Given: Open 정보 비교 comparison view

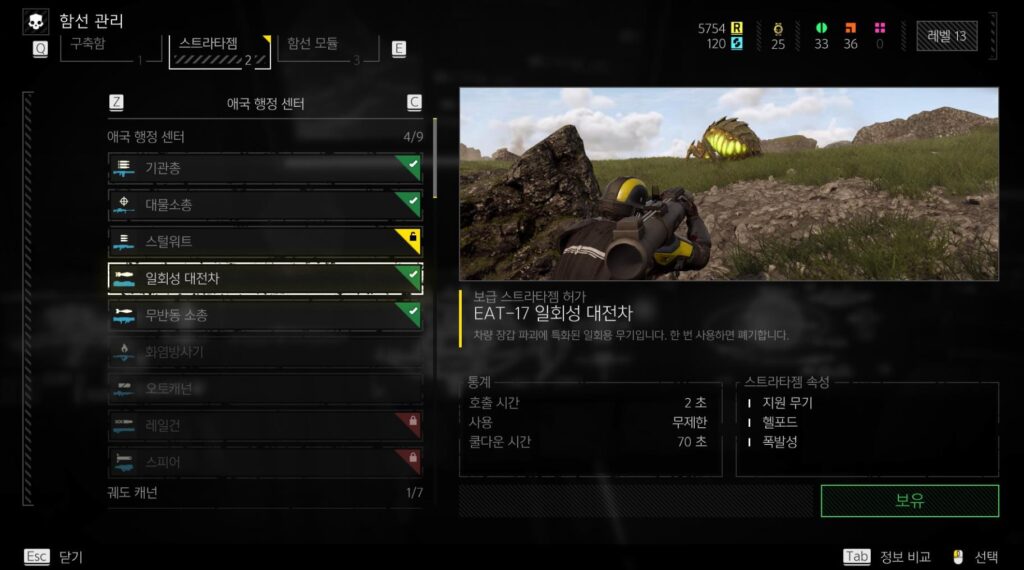Looking at the screenshot, I should pos(889,557).
